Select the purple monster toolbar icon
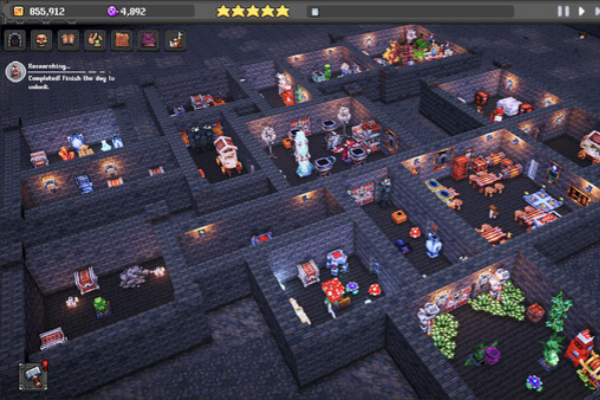 148,40
